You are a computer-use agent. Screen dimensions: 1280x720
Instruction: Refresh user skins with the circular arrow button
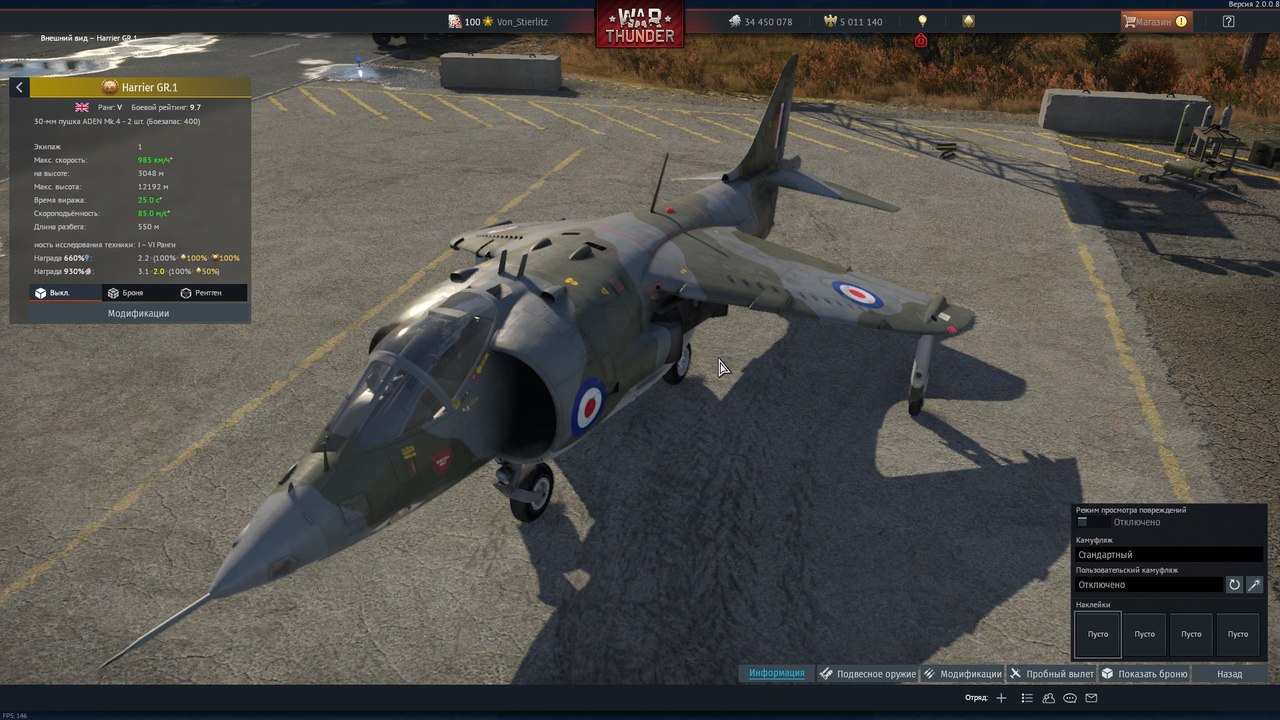tap(1234, 584)
